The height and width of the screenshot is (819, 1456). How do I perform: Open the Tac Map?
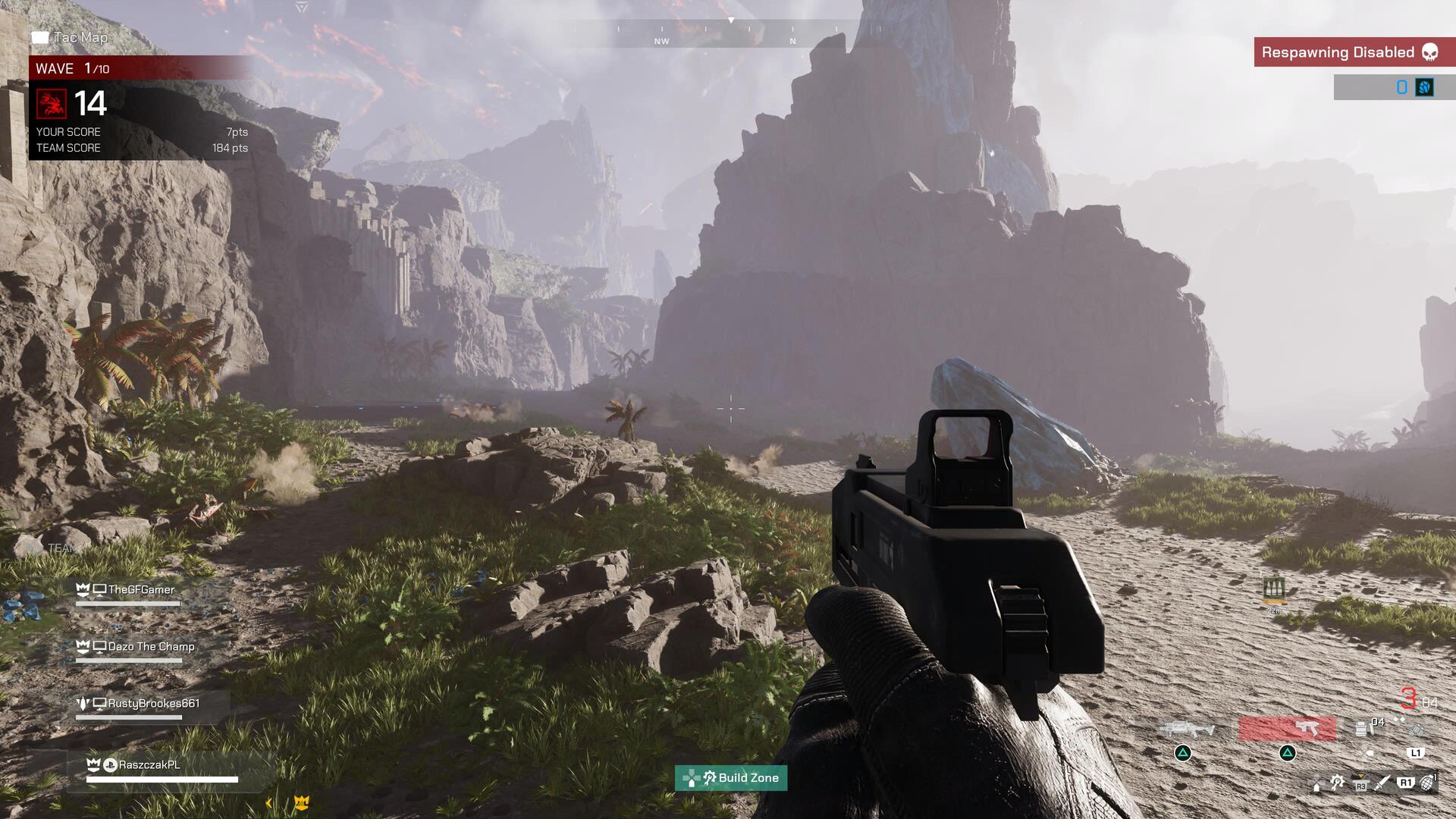70,37
